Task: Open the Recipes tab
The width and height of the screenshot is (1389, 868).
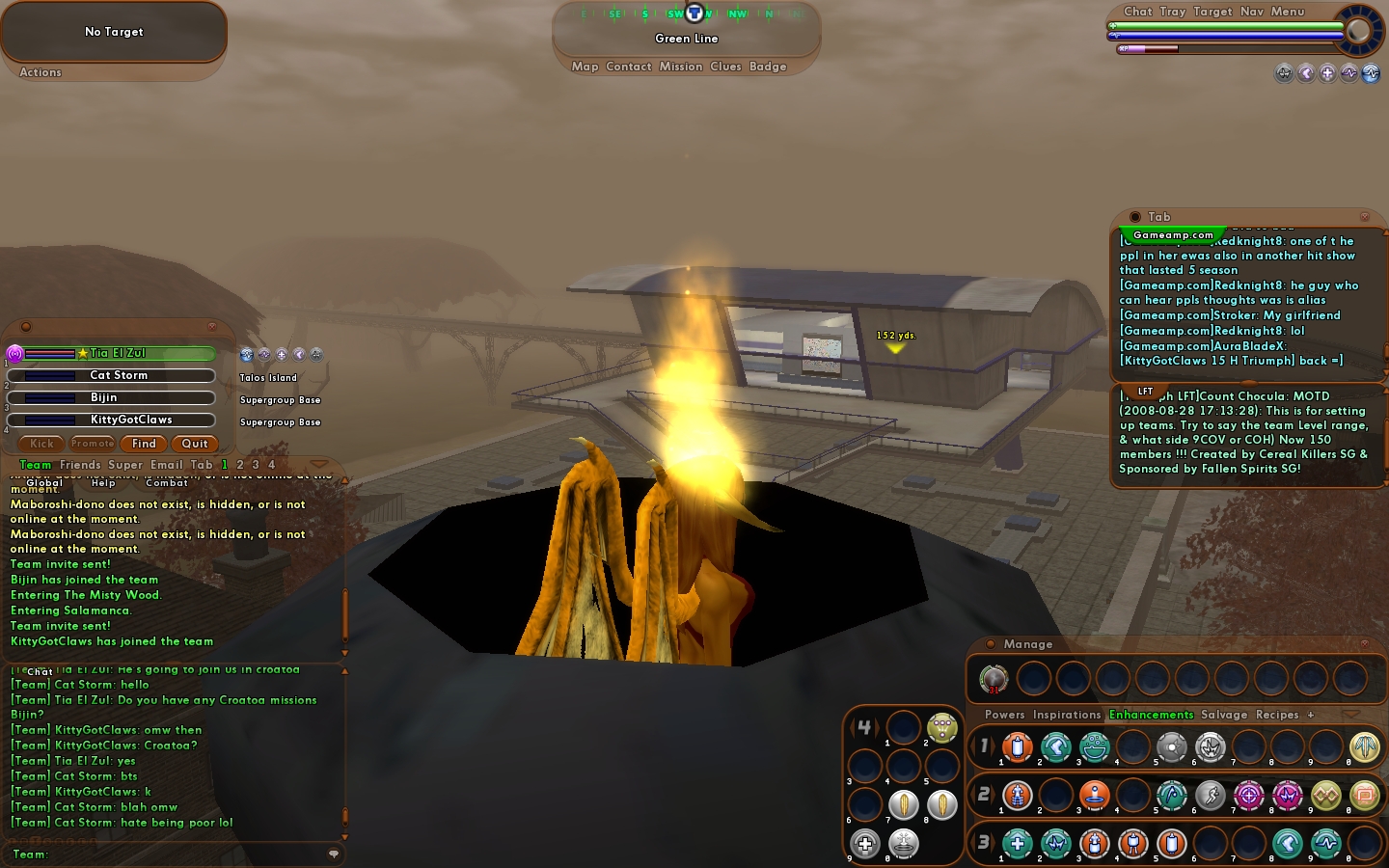Action: point(1277,715)
